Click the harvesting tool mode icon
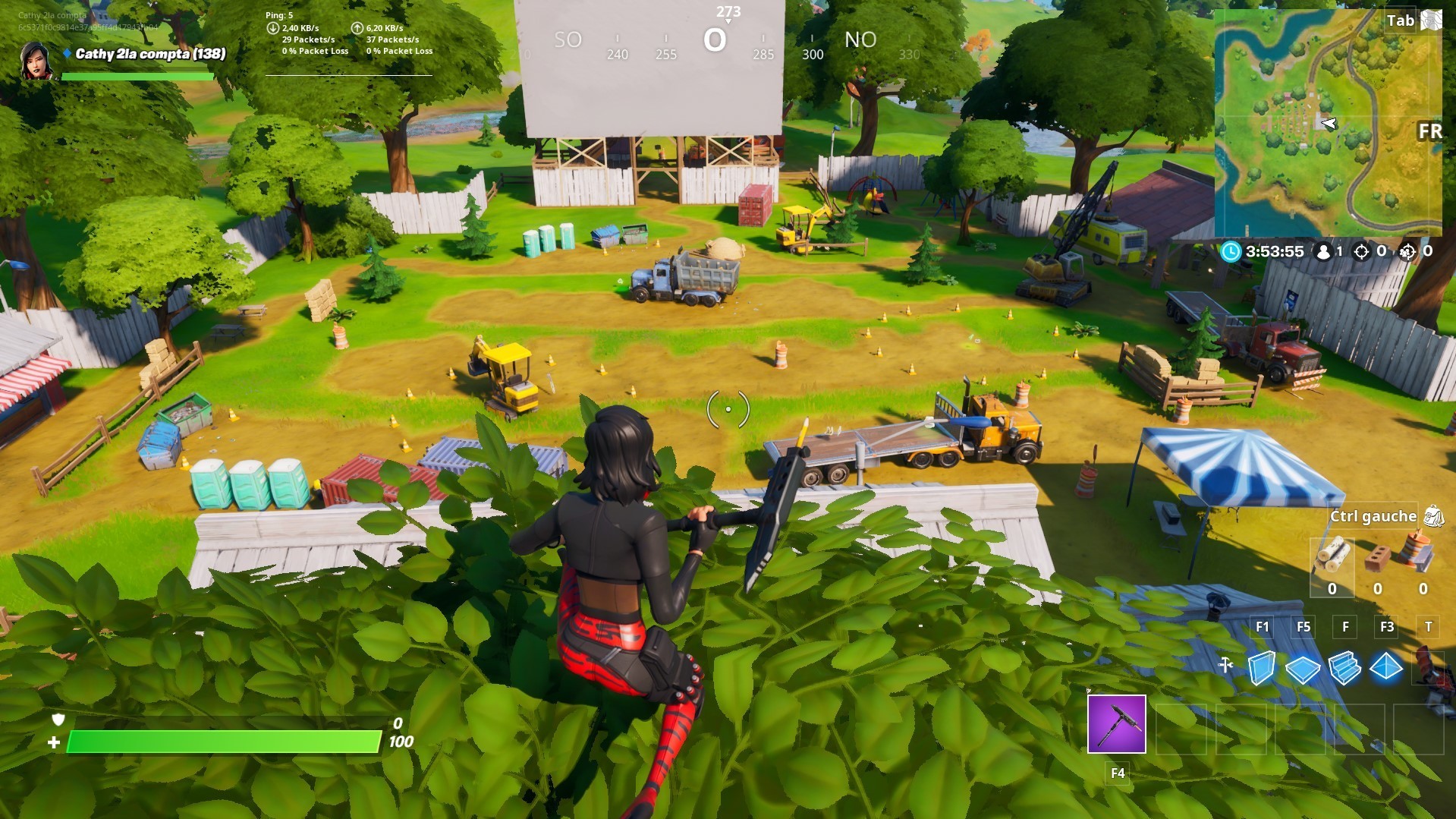 [1225, 665]
